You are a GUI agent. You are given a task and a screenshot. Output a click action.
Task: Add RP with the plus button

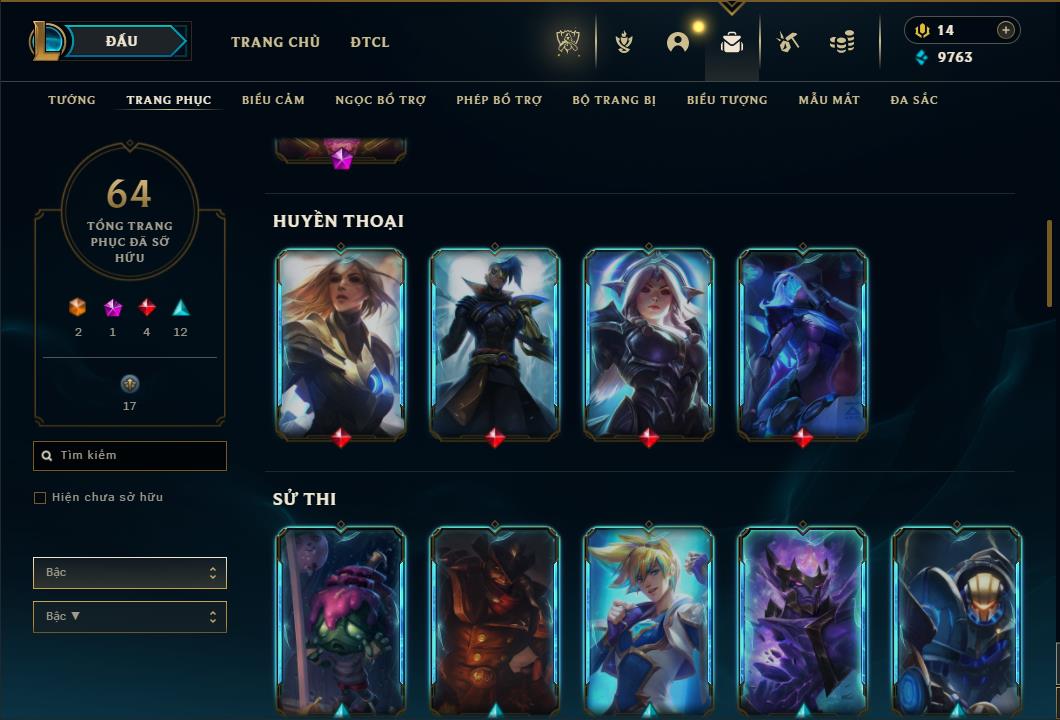[x=1006, y=30]
